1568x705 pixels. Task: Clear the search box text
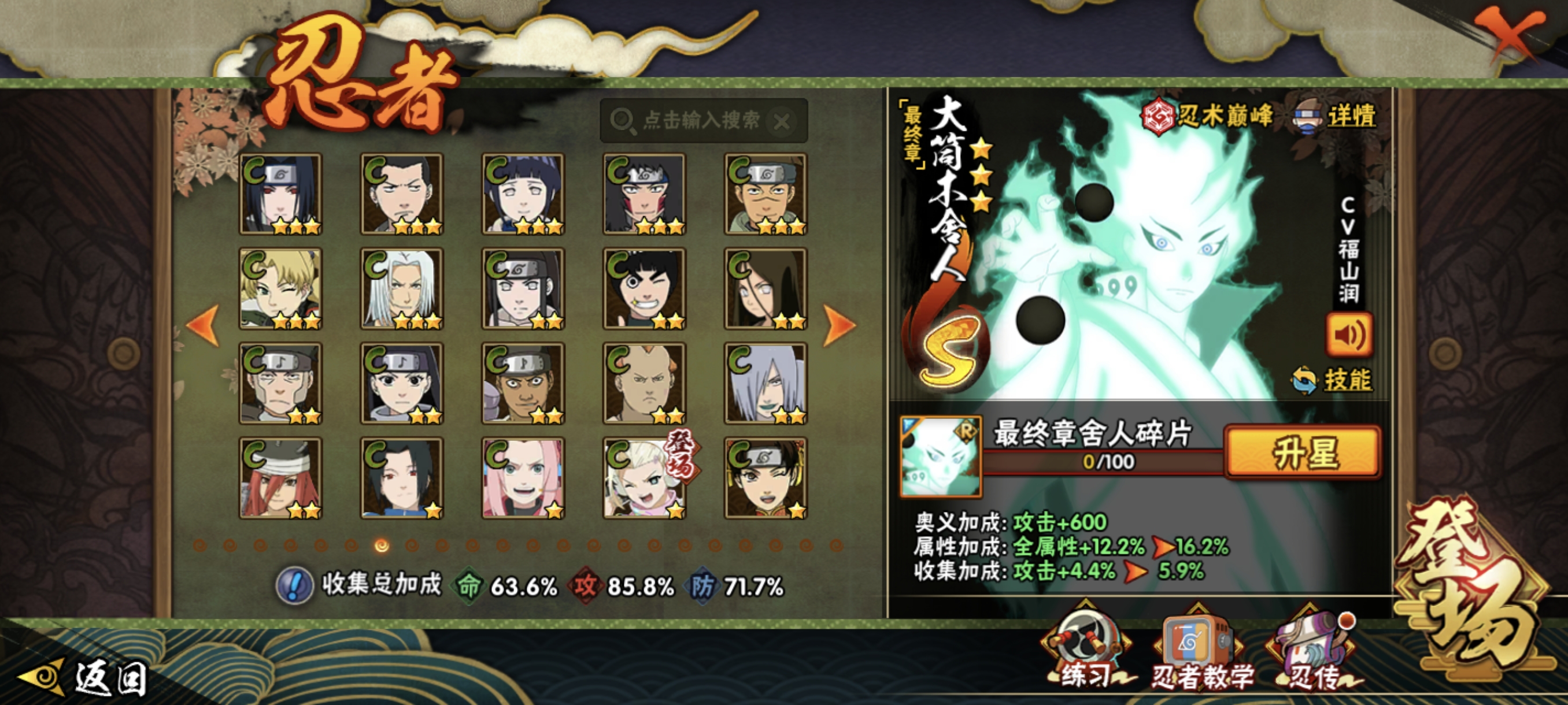pyautogui.click(x=782, y=122)
